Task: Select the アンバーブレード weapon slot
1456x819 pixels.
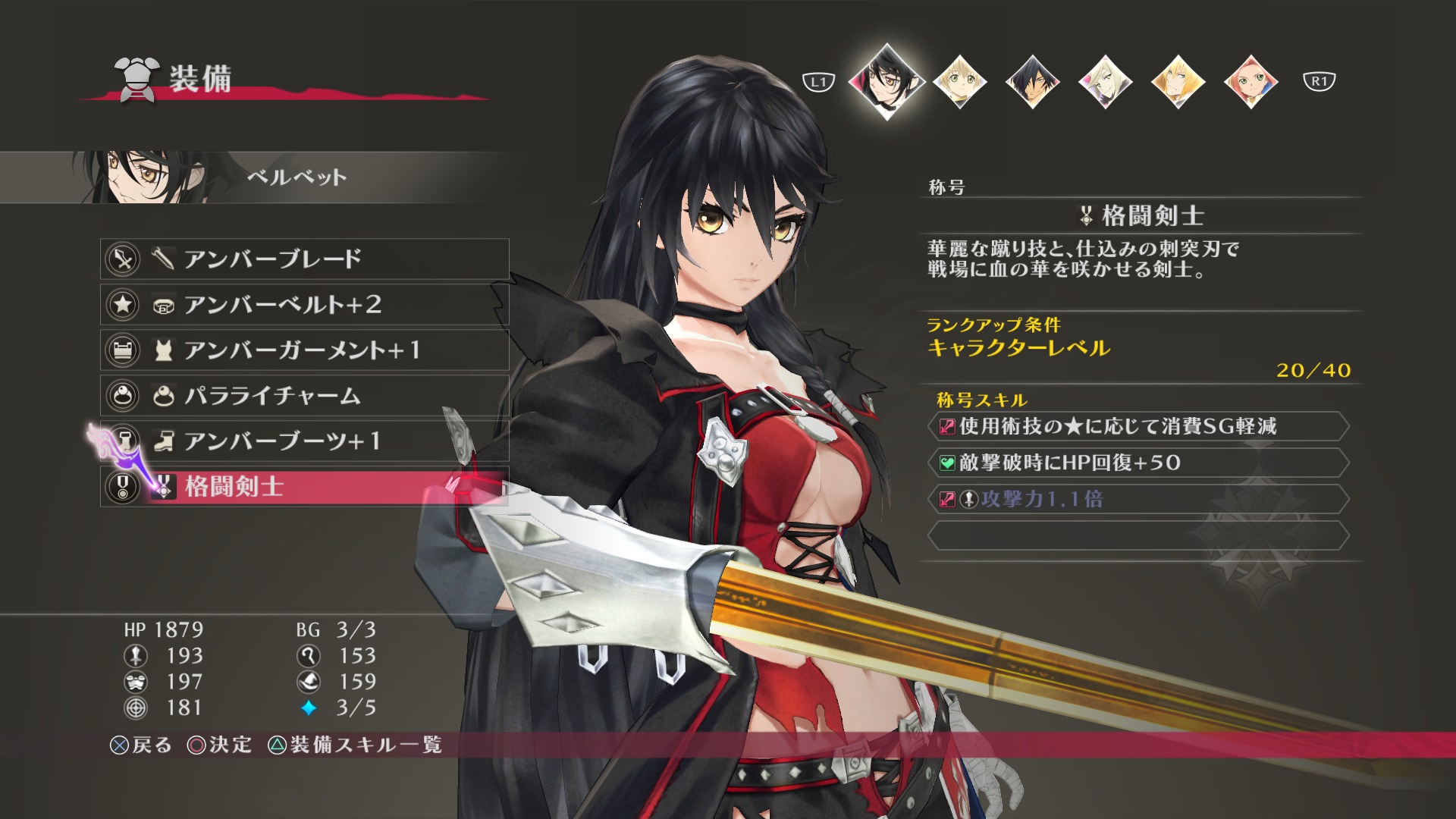Action: click(303, 259)
